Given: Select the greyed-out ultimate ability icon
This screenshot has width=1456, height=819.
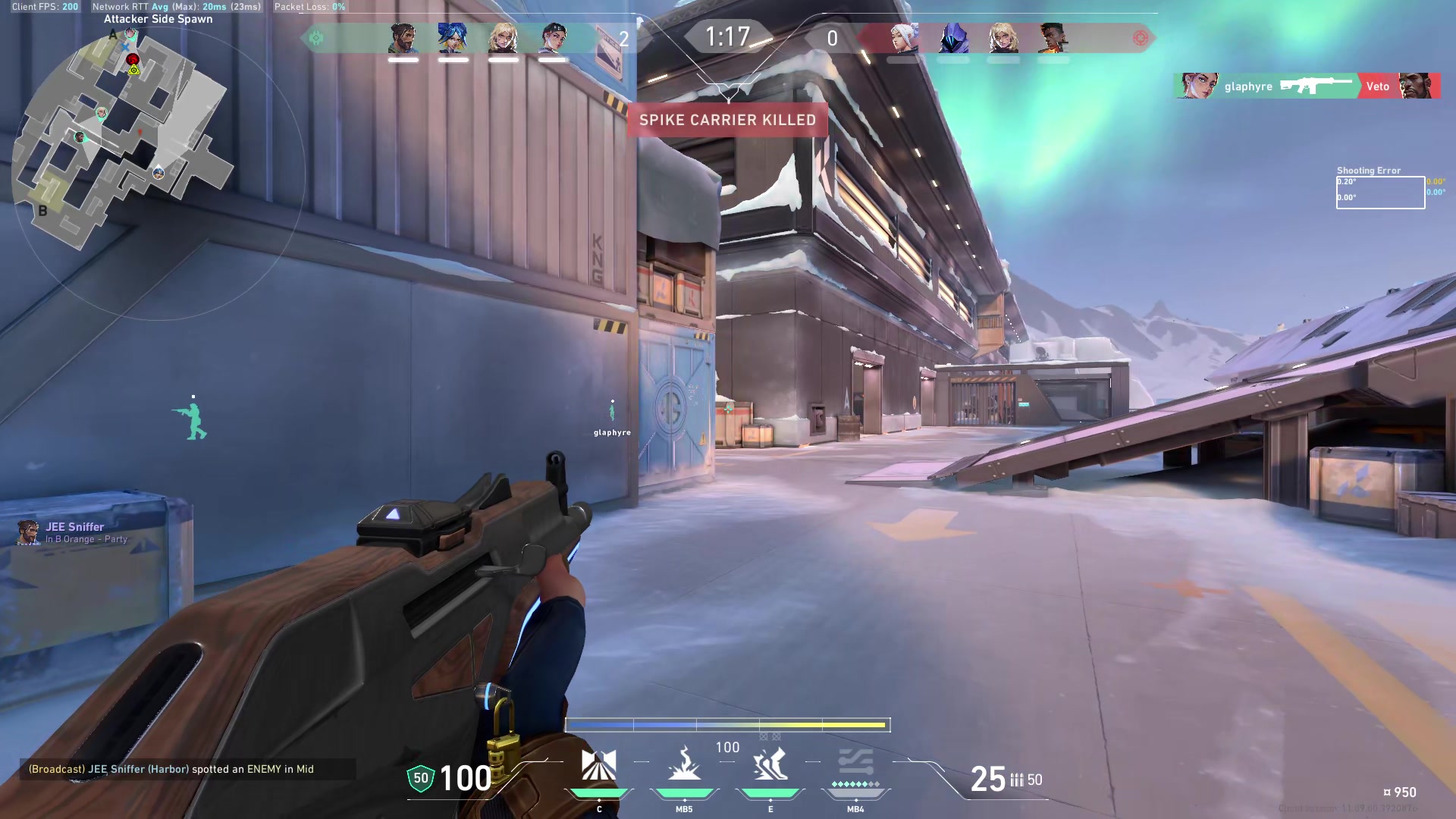Looking at the screenshot, I should (x=855, y=764).
